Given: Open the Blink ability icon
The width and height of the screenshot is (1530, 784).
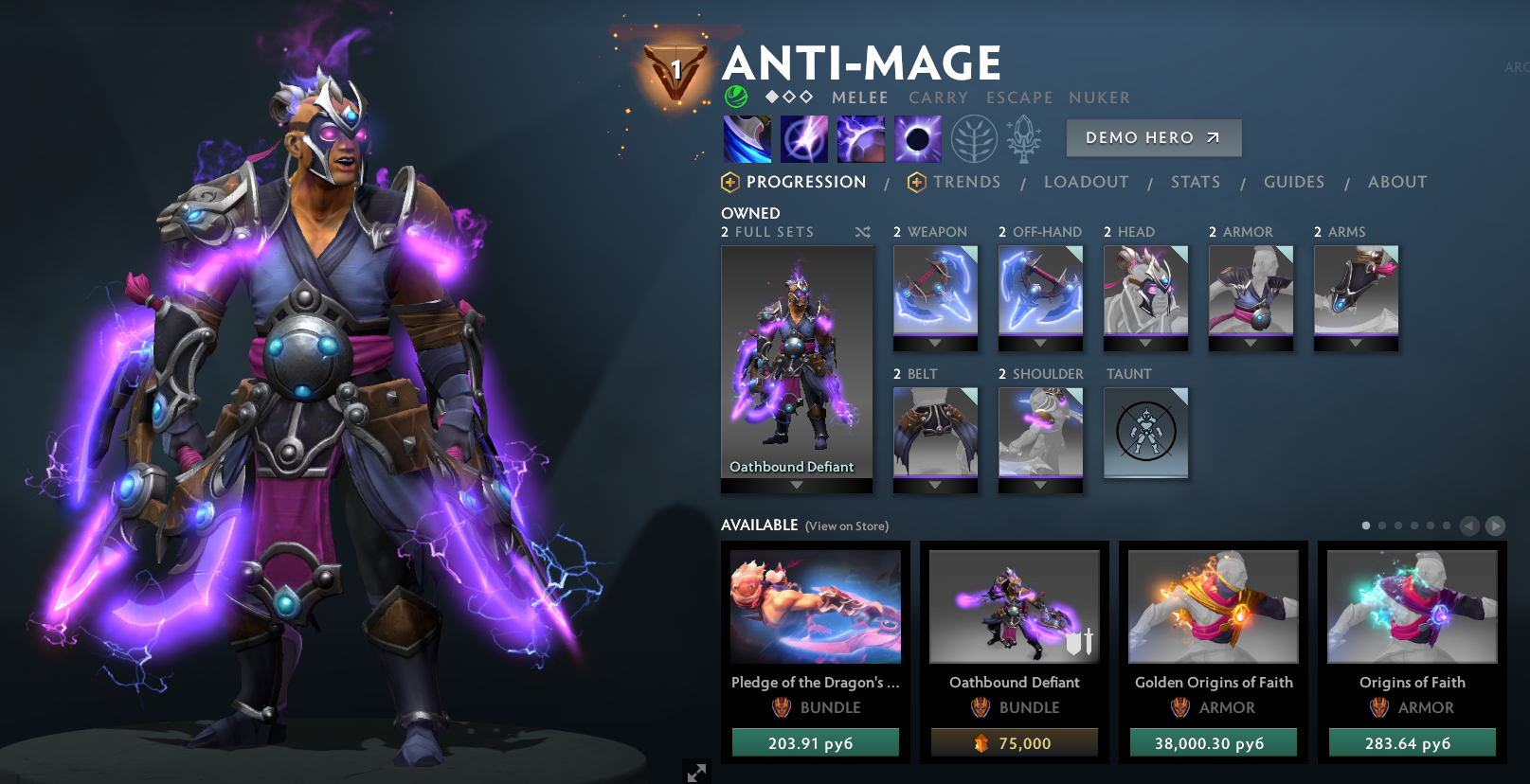Looking at the screenshot, I should [x=804, y=137].
